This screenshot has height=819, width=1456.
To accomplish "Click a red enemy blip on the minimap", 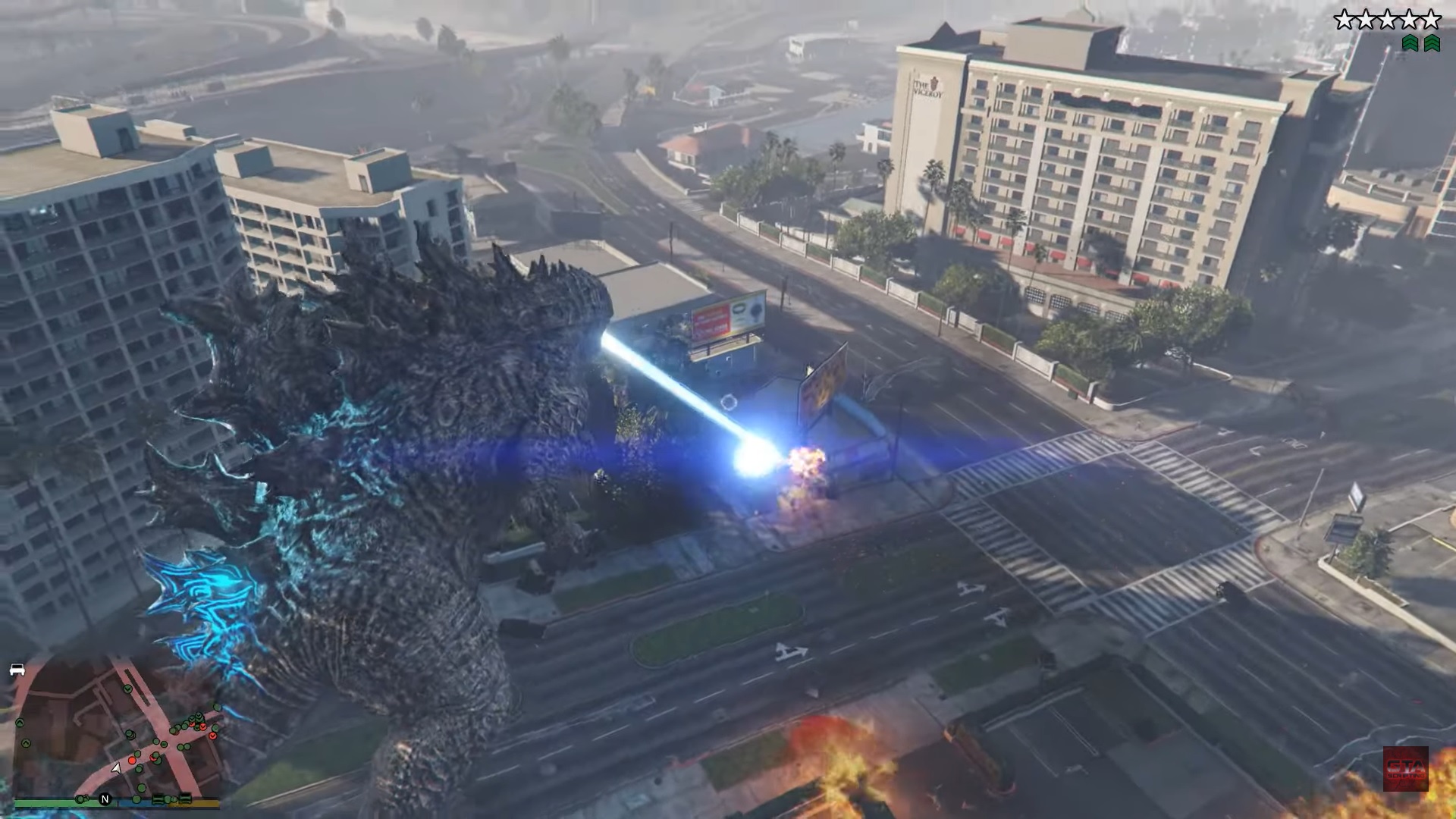I will point(132,761).
